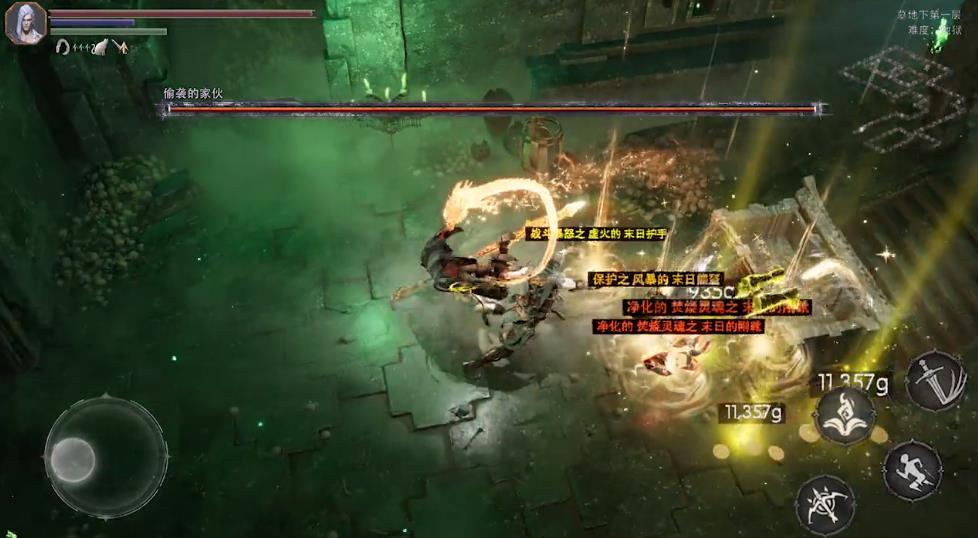Trigger the bow and arrow skill
The height and width of the screenshot is (538, 978).
click(x=824, y=503)
